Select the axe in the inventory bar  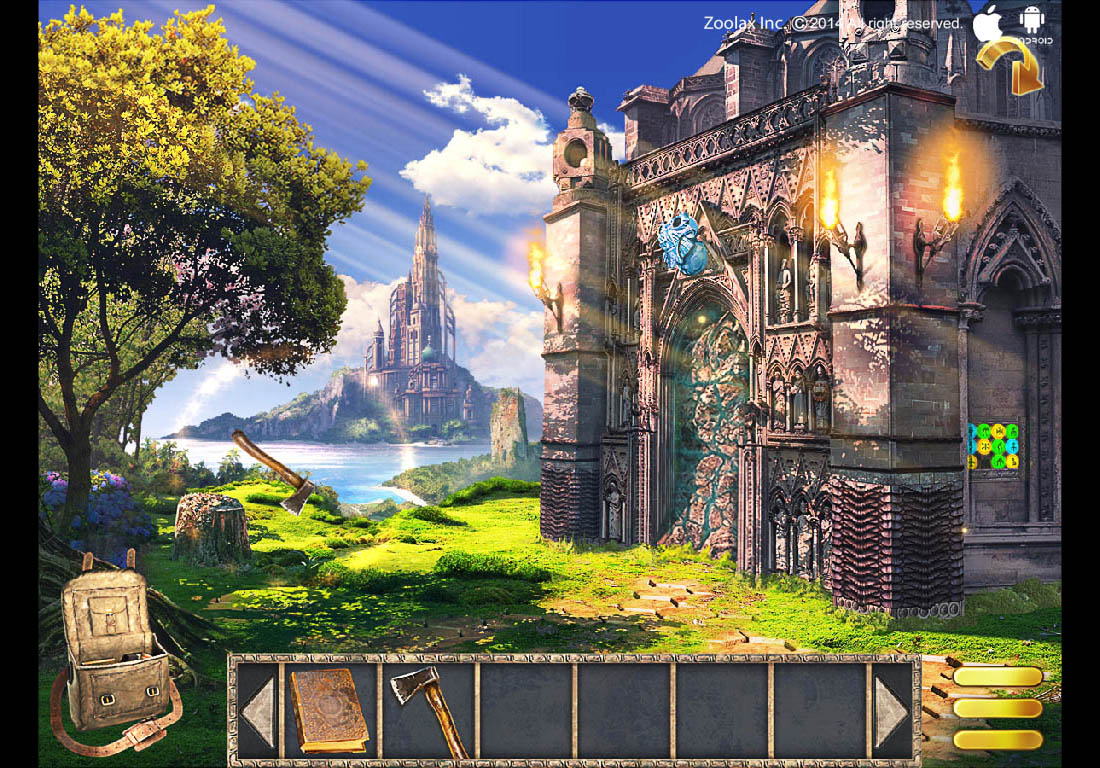(428, 710)
